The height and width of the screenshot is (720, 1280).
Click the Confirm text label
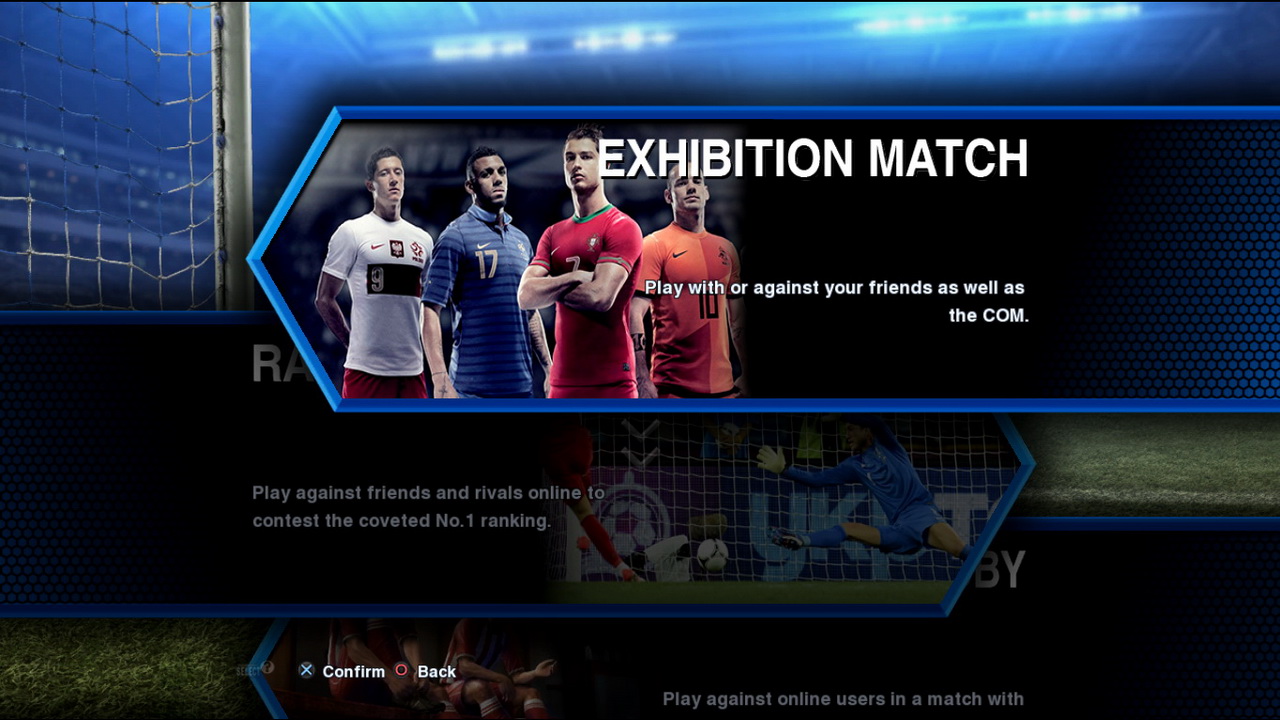[352, 672]
